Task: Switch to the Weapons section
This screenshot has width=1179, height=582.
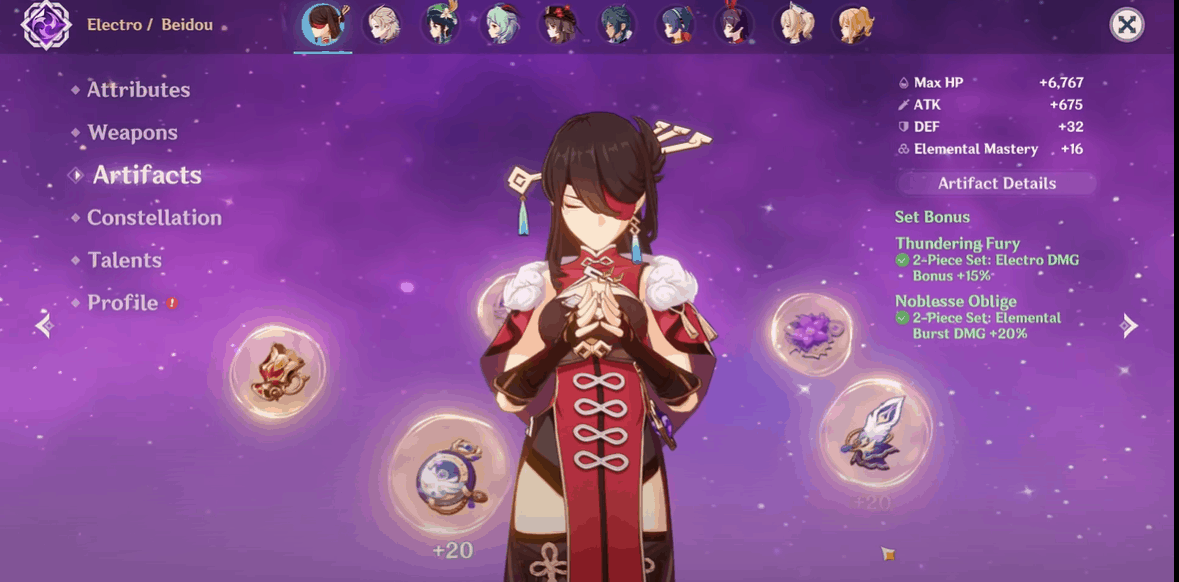Action: pyautogui.click(x=132, y=133)
